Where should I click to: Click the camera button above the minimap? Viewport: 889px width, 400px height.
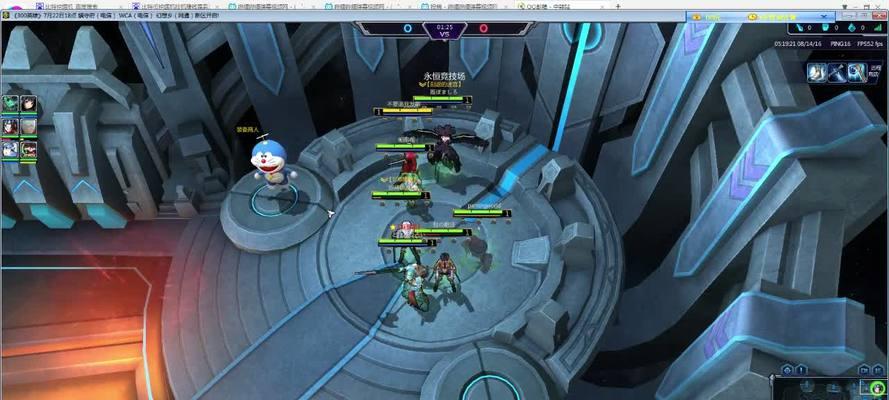pos(864,371)
